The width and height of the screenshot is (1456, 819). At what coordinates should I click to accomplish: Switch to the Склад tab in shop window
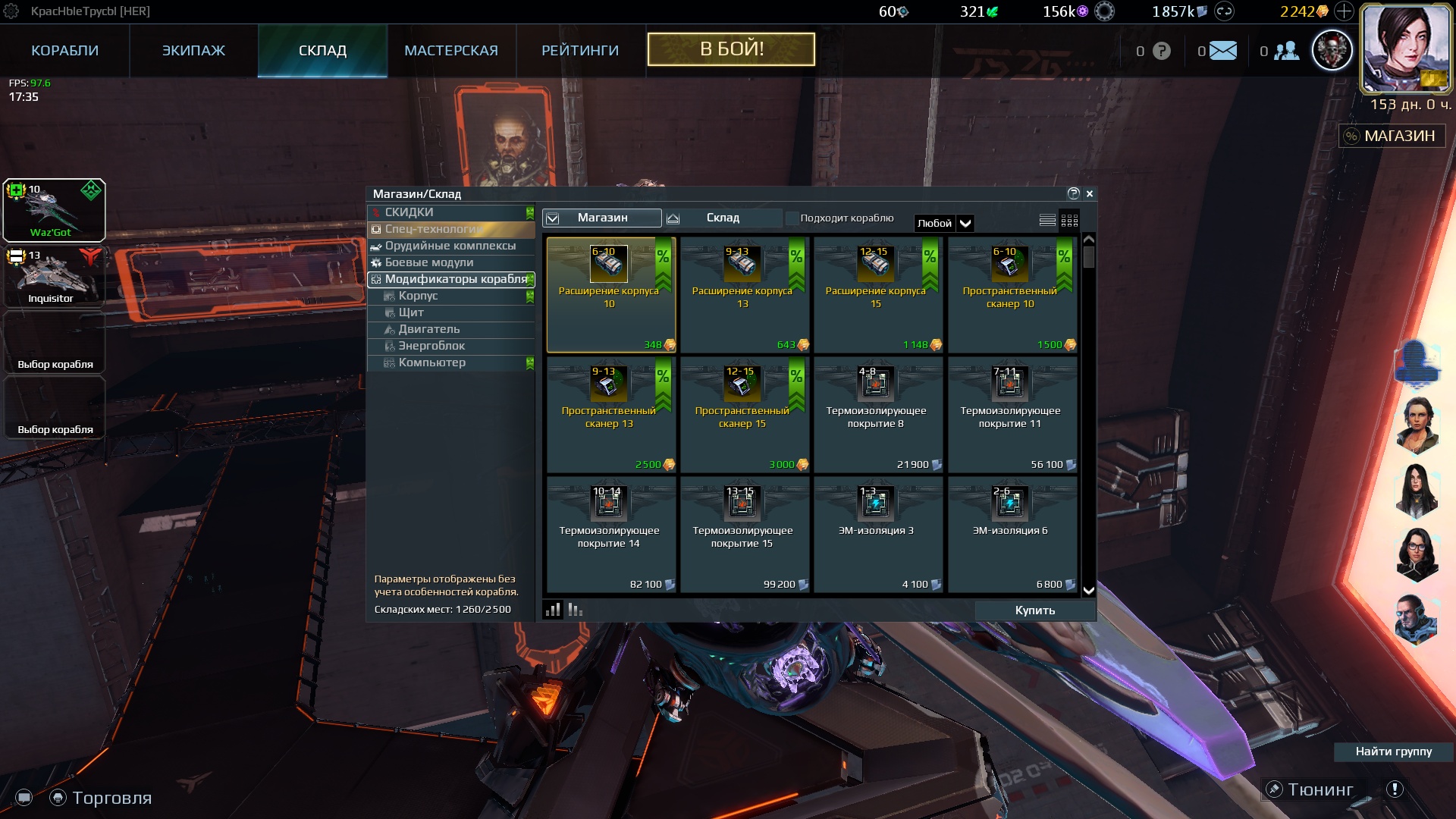coord(723,218)
